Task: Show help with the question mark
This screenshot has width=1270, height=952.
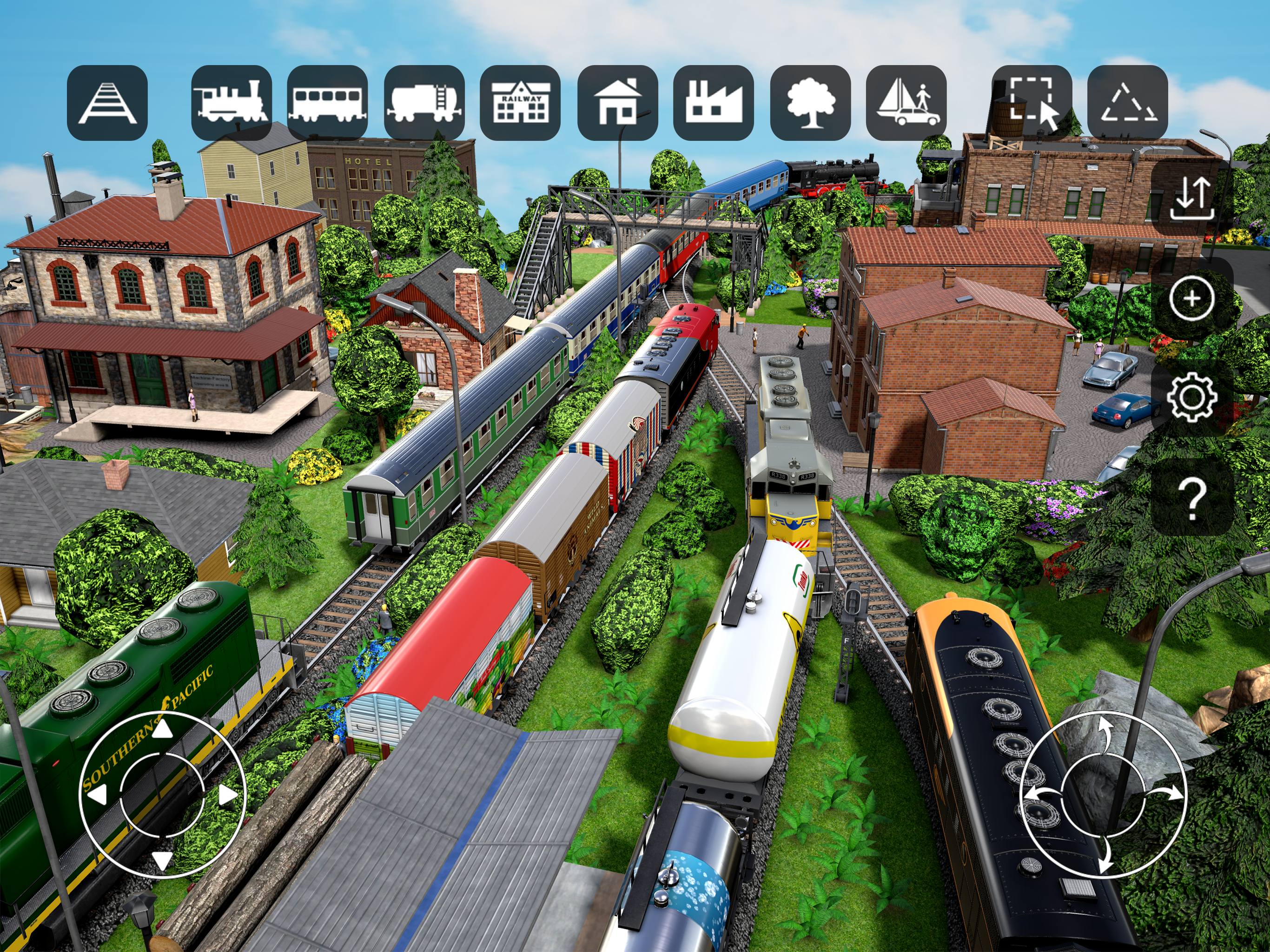Action: [1192, 498]
